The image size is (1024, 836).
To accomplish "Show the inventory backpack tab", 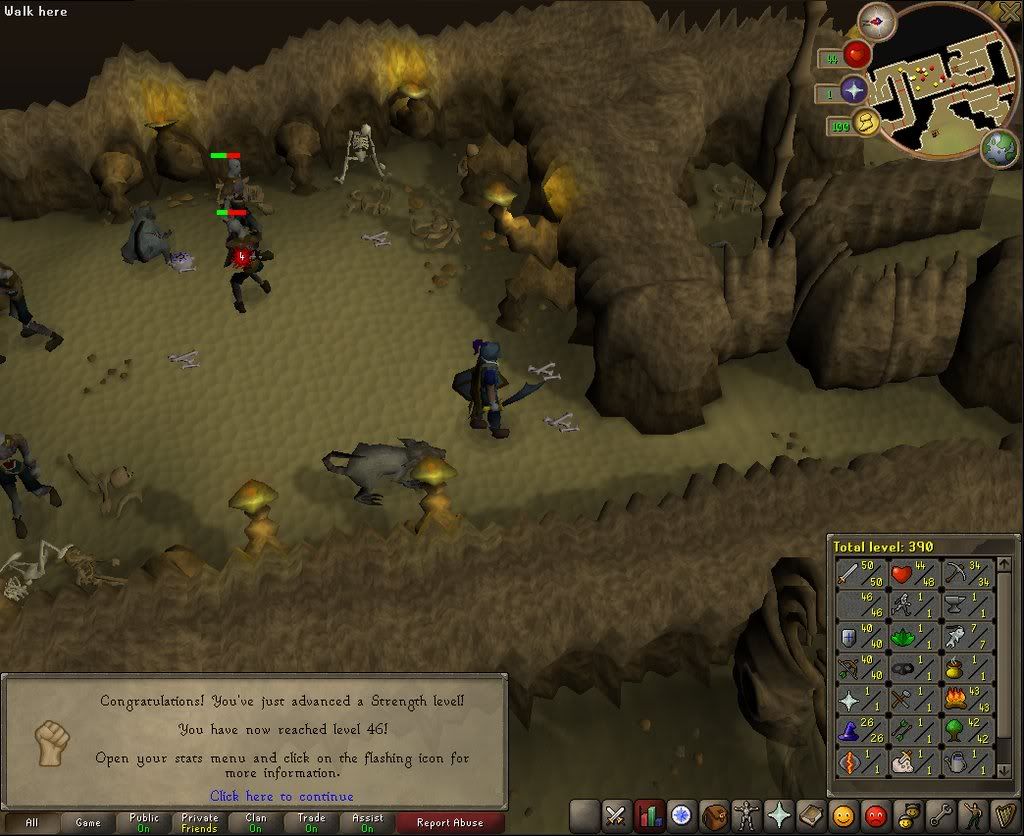I will click(714, 815).
